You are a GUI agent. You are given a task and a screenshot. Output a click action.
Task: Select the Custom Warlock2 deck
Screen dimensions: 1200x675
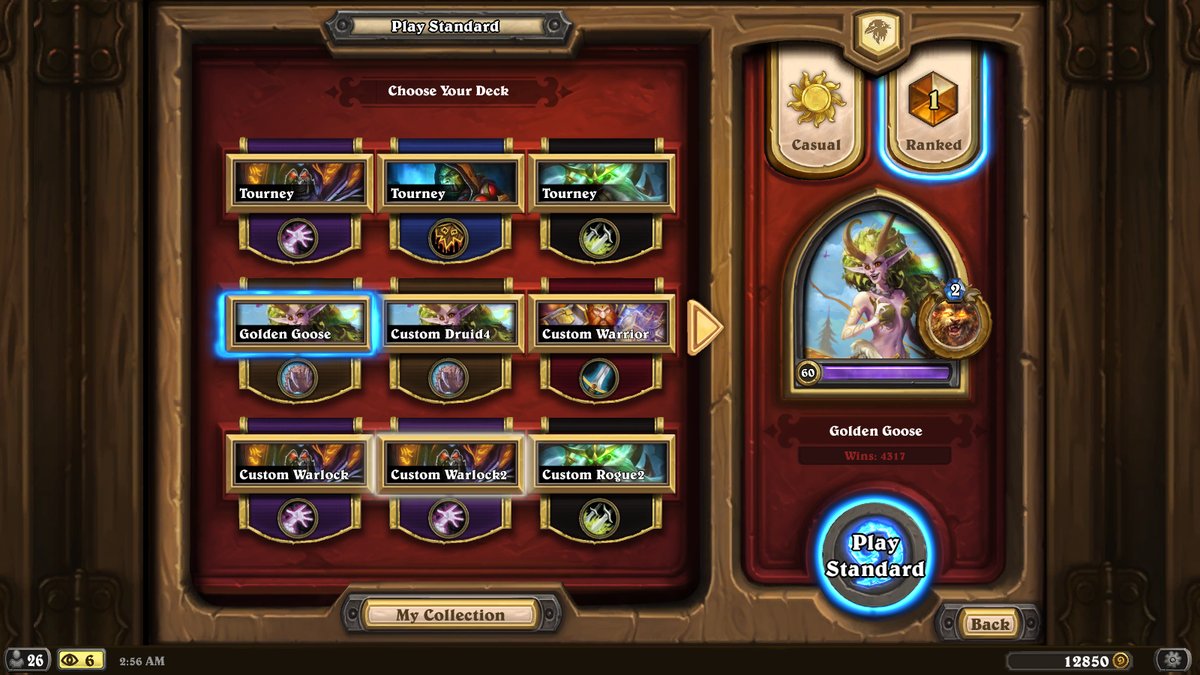(x=451, y=464)
